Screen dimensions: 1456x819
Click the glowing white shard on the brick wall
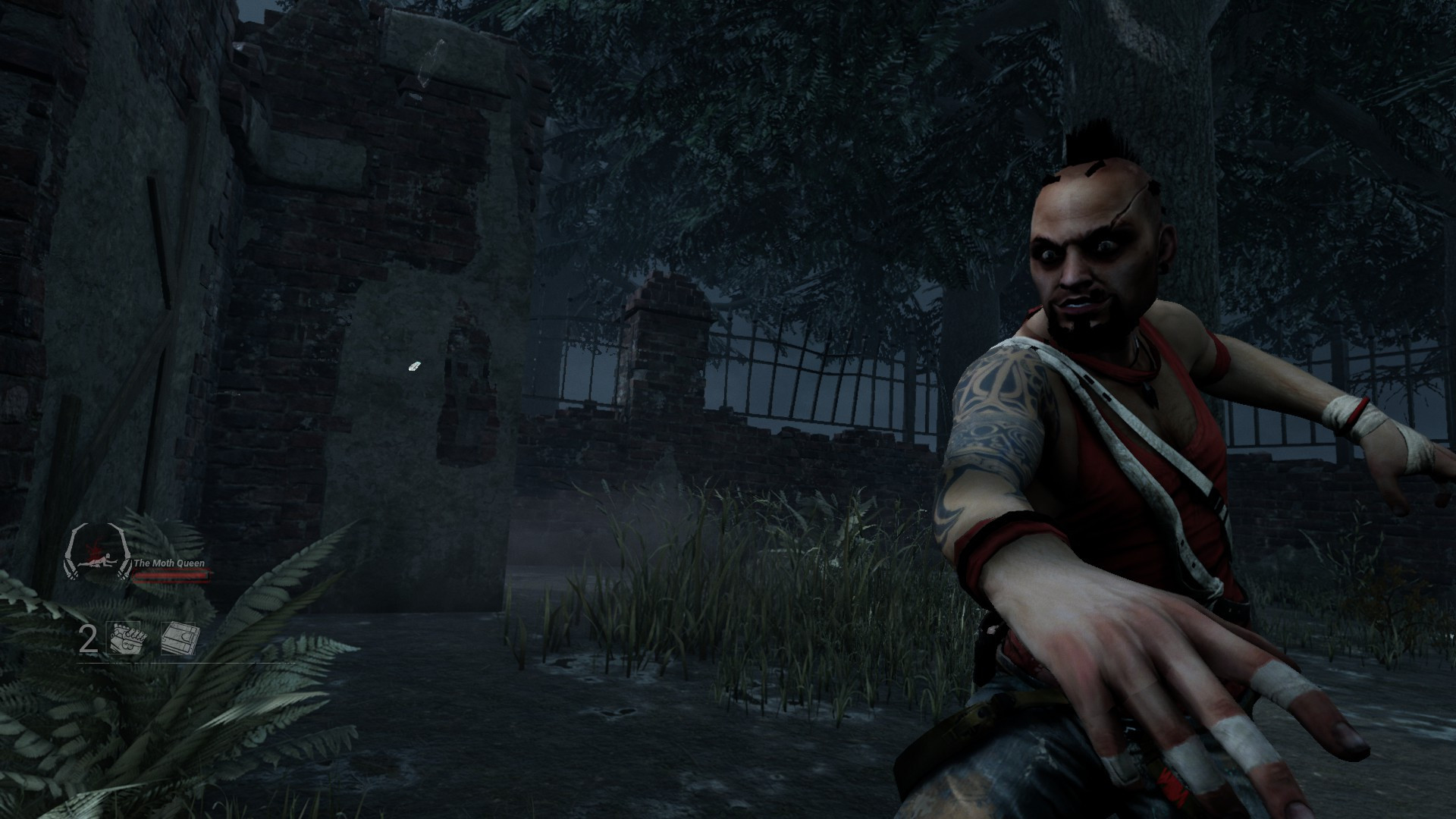point(416,366)
